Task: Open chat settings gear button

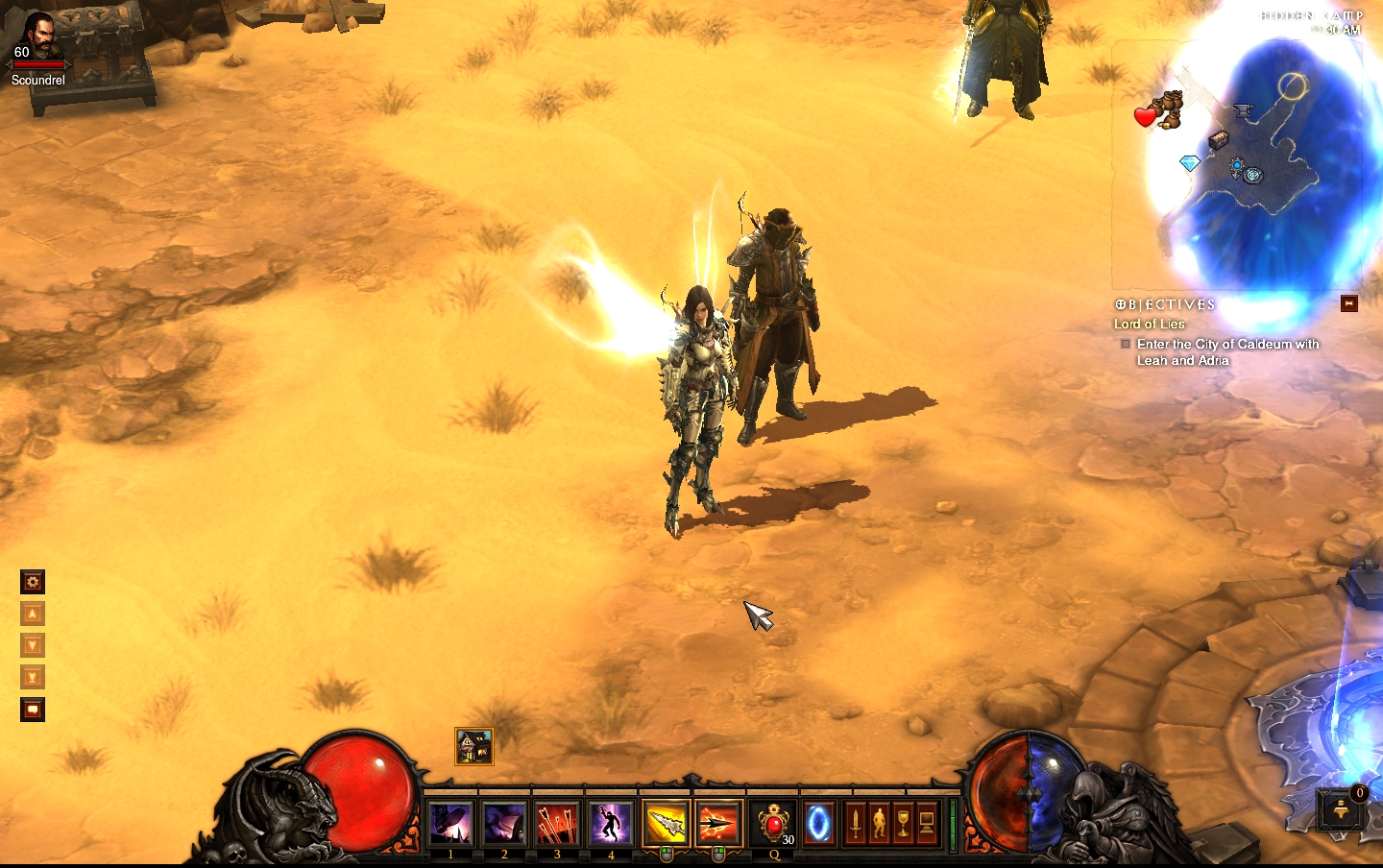Action: pyautogui.click(x=33, y=582)
